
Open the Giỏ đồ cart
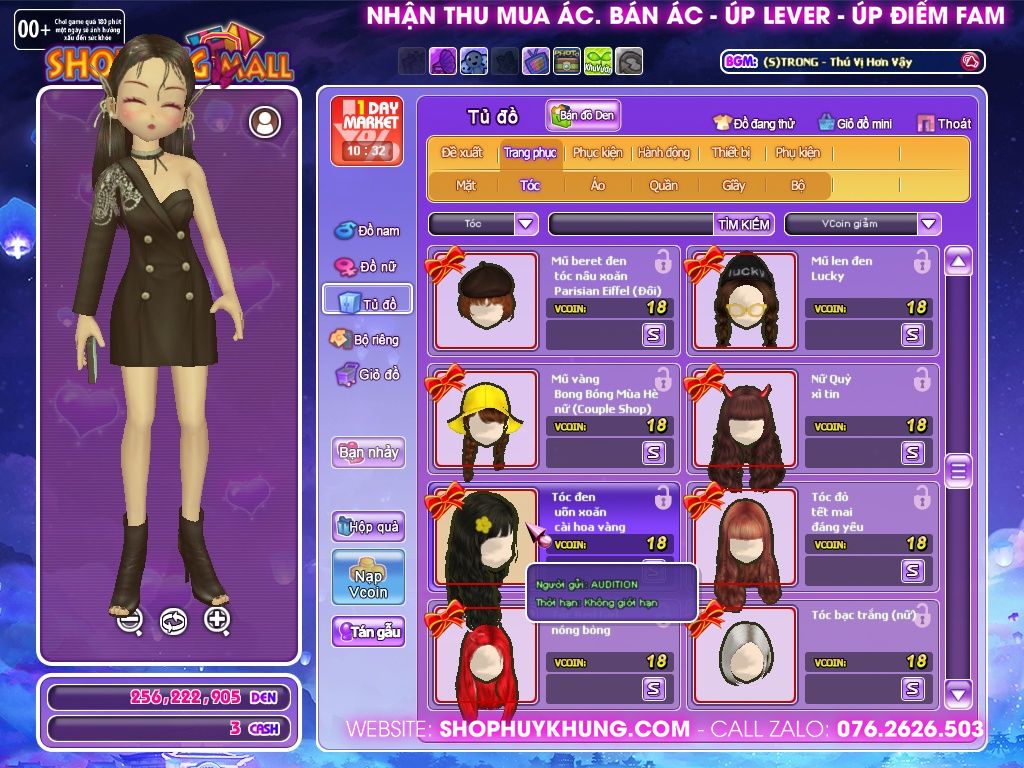367,375
